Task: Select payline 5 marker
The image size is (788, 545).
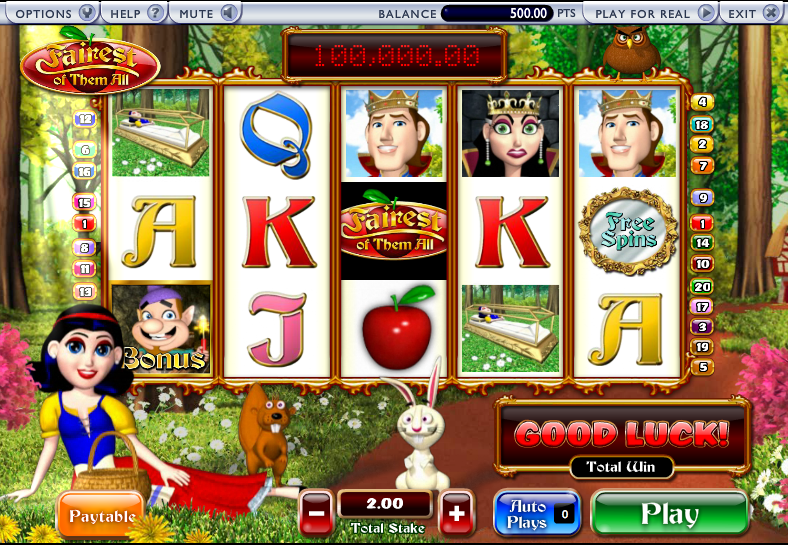Action: 702,367
